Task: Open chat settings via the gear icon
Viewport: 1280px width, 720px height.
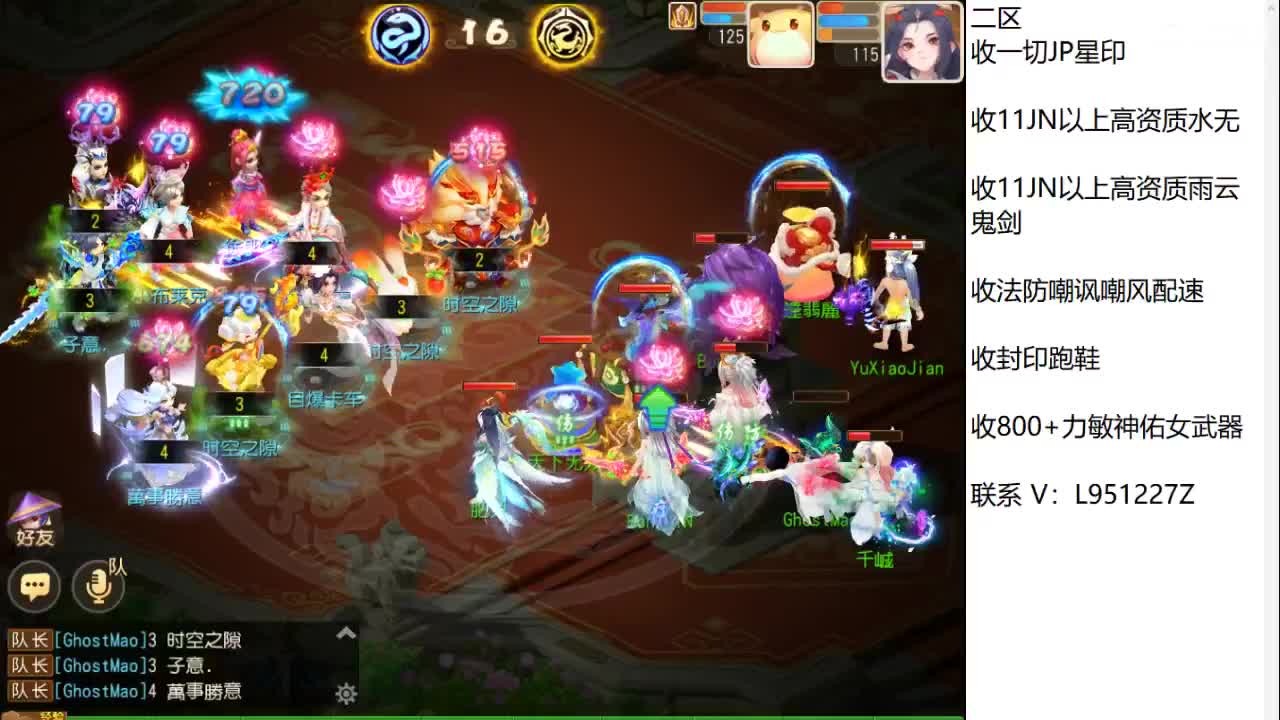Action: (345, 692)
